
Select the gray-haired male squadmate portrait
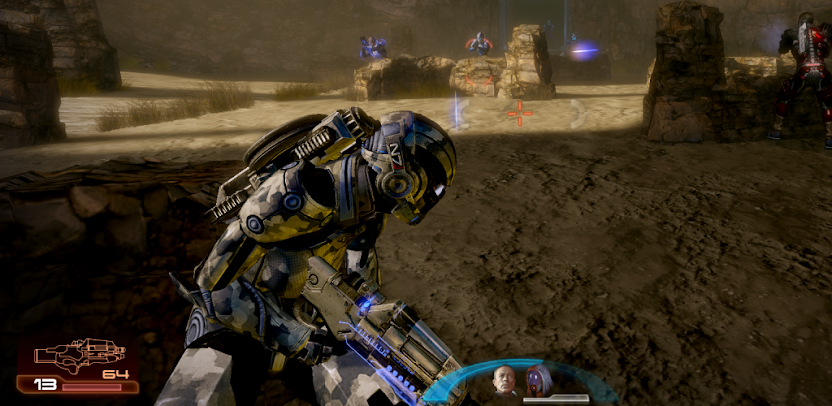click(x=504, y=380)
